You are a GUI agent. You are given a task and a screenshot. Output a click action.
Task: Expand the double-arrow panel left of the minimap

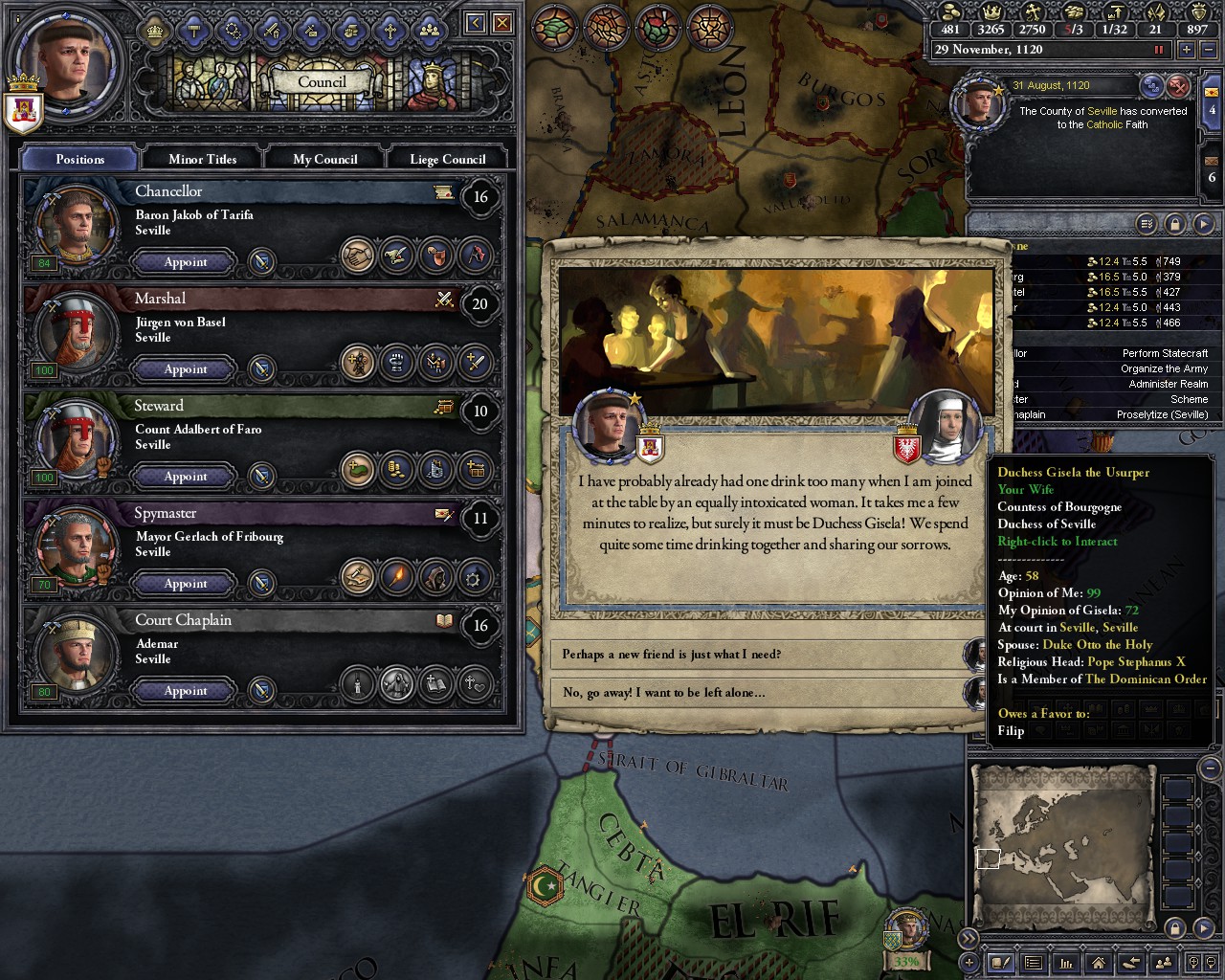click(969, 938)
